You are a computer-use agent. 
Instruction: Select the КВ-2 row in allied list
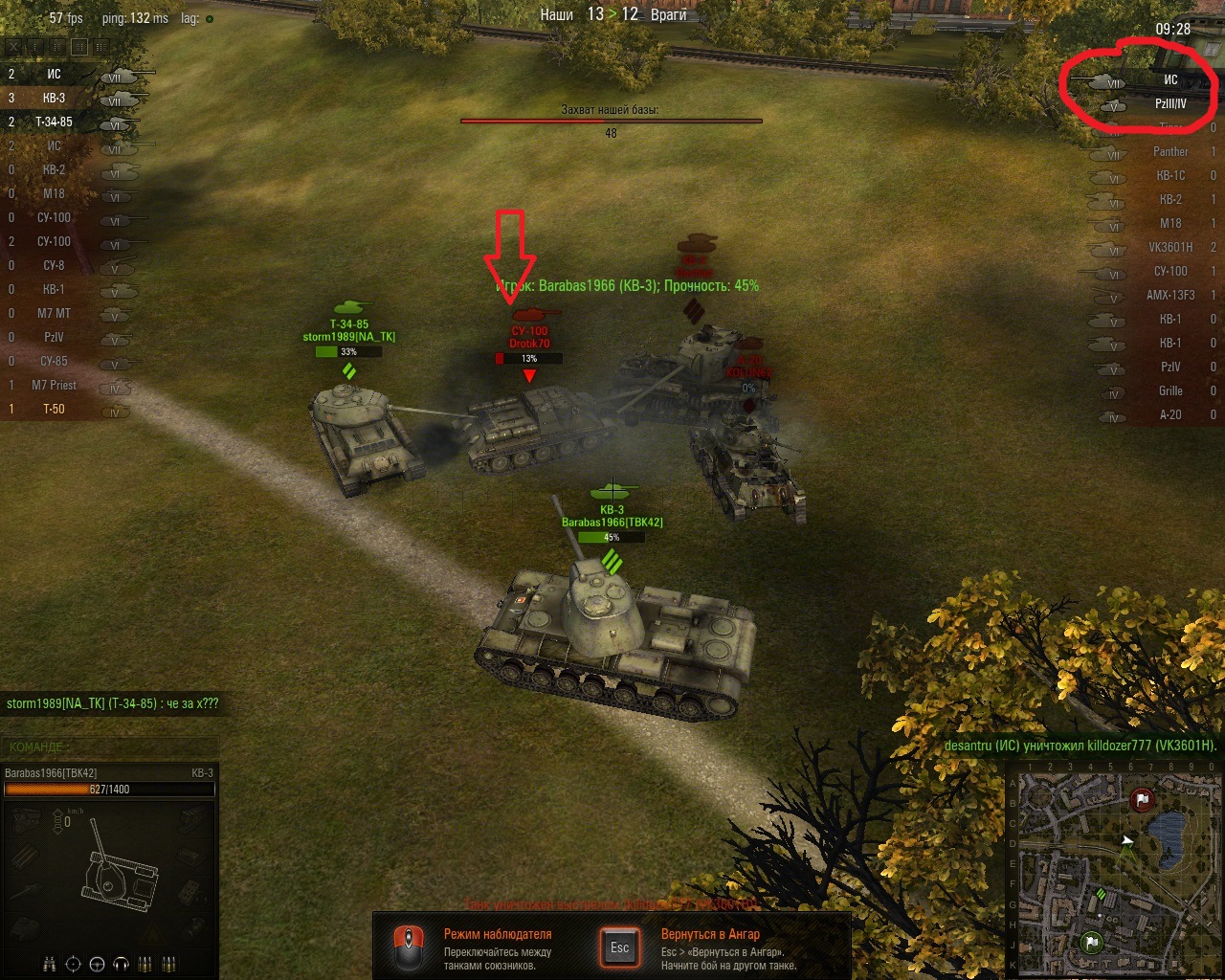pos(55,169)
